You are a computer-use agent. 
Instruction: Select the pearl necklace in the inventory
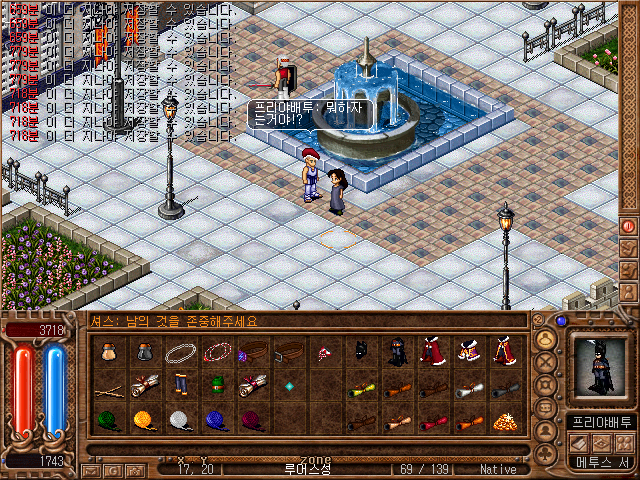pos(181,352)
